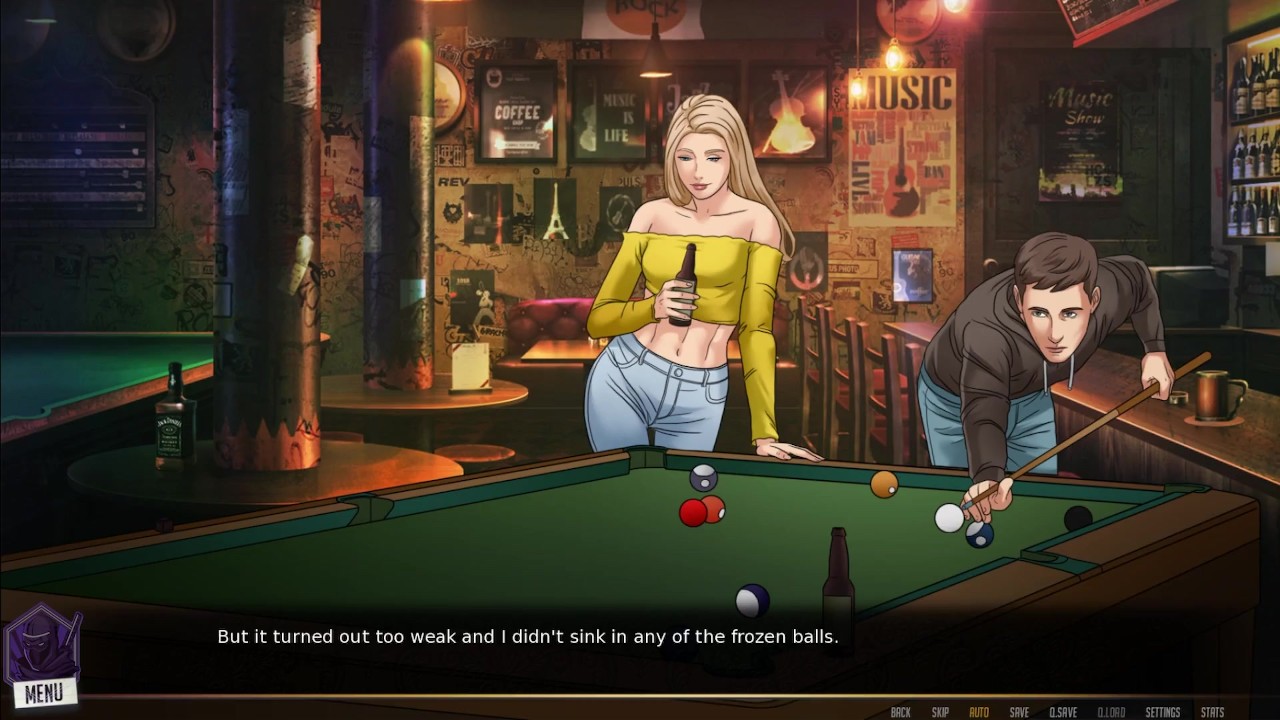1280x720 pixels.
Task: Quick save with Q.Save
Action: coord(1063,712)
